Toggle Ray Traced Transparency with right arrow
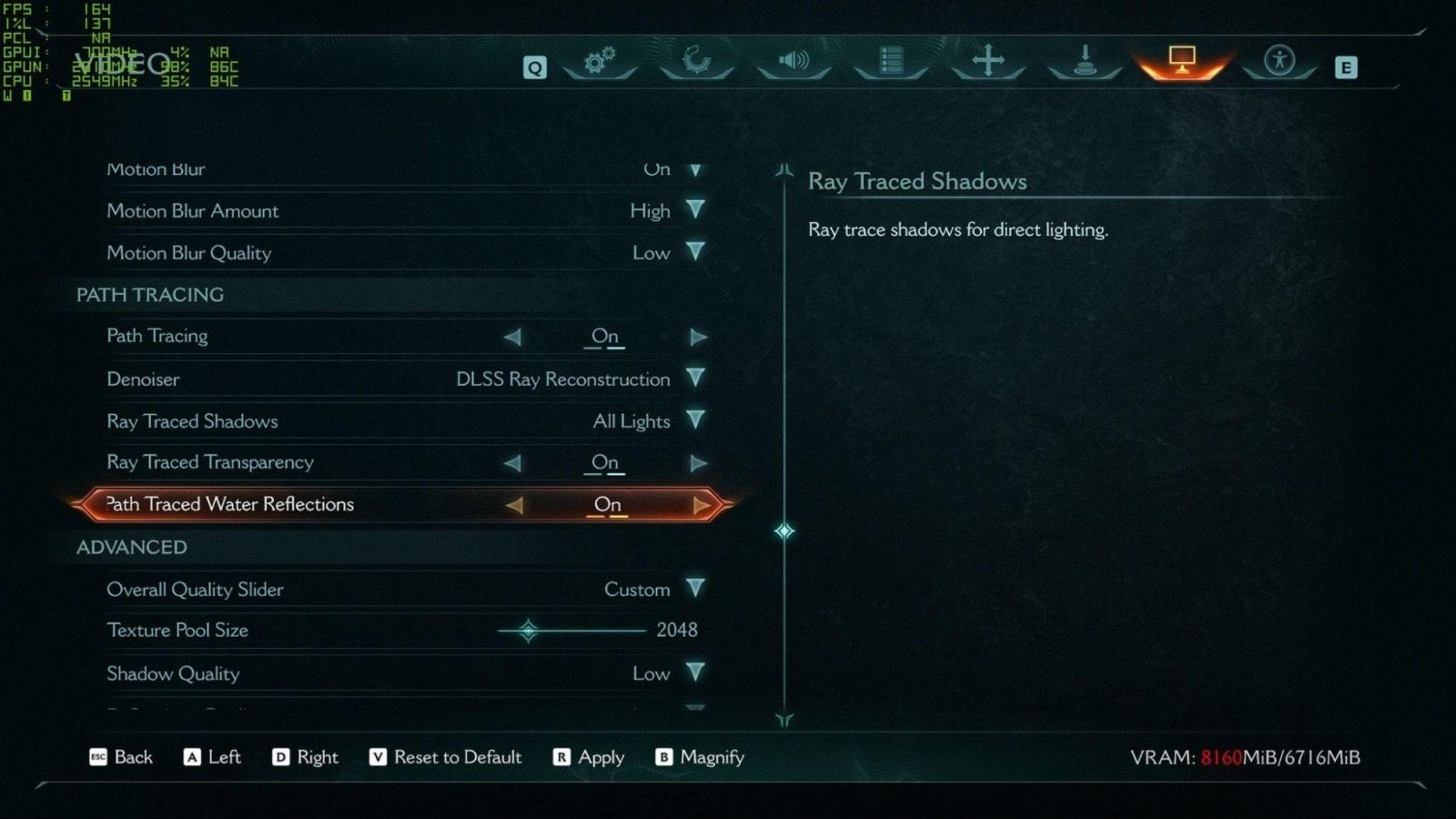Viewport: 1456px width, 819px height. click(x=698, y=463)
